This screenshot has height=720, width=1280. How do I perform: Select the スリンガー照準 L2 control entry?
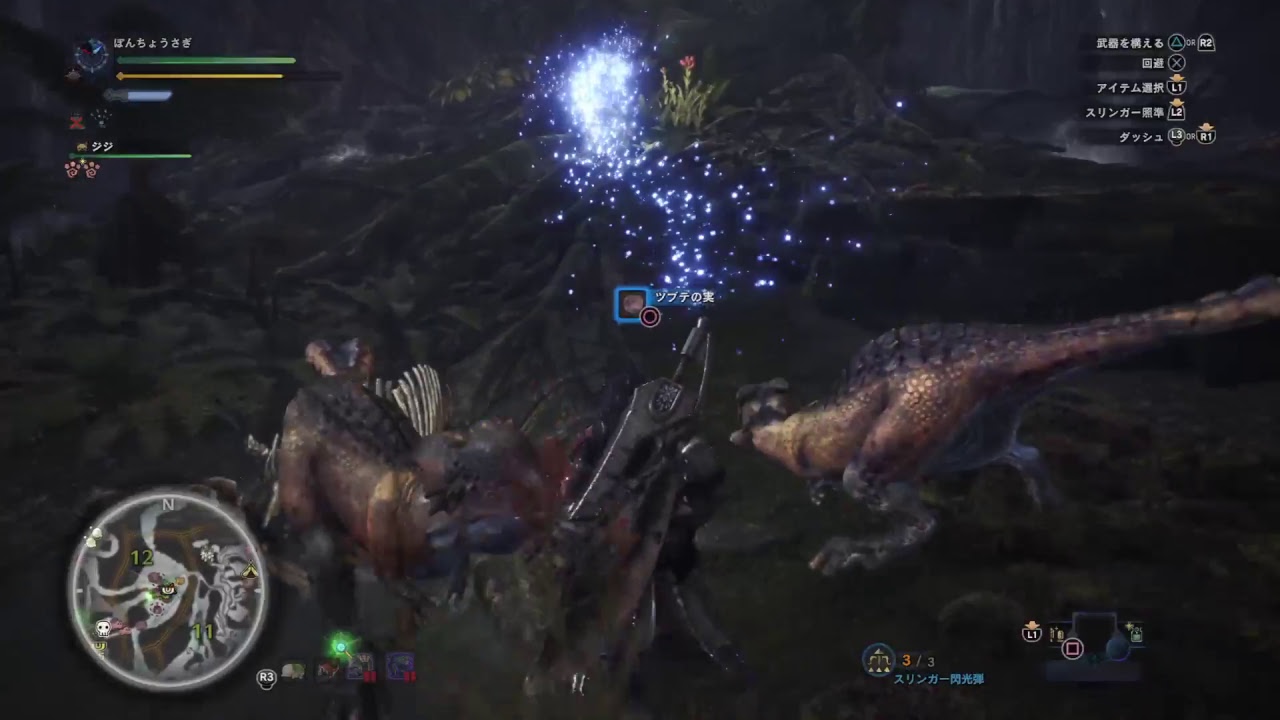(1150, 114)
